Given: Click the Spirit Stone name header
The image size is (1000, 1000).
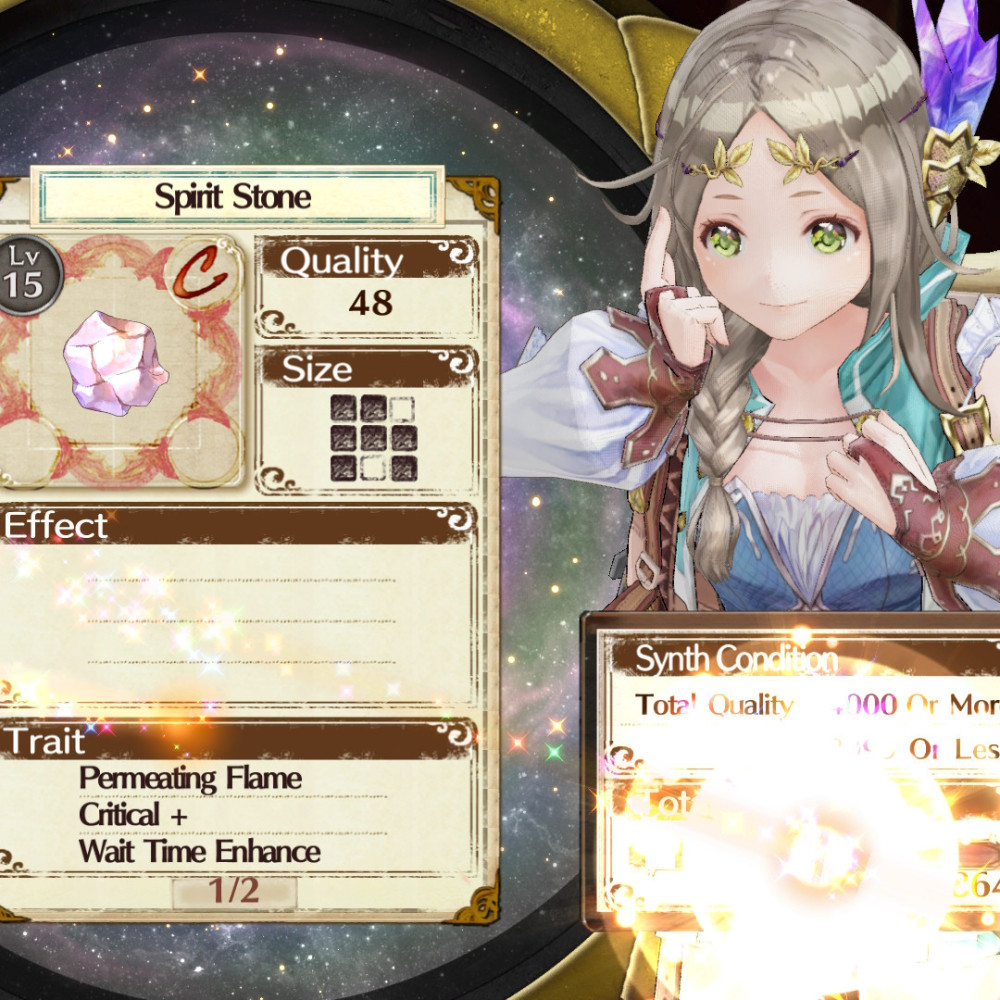Looking at the screenshot, I should click(x=233, y=197).
